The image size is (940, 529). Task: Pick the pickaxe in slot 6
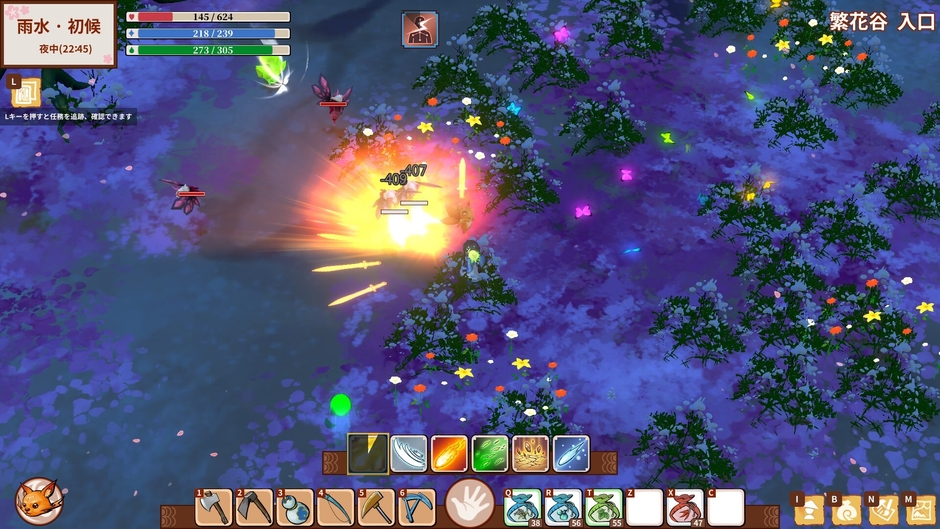(416, 507)
